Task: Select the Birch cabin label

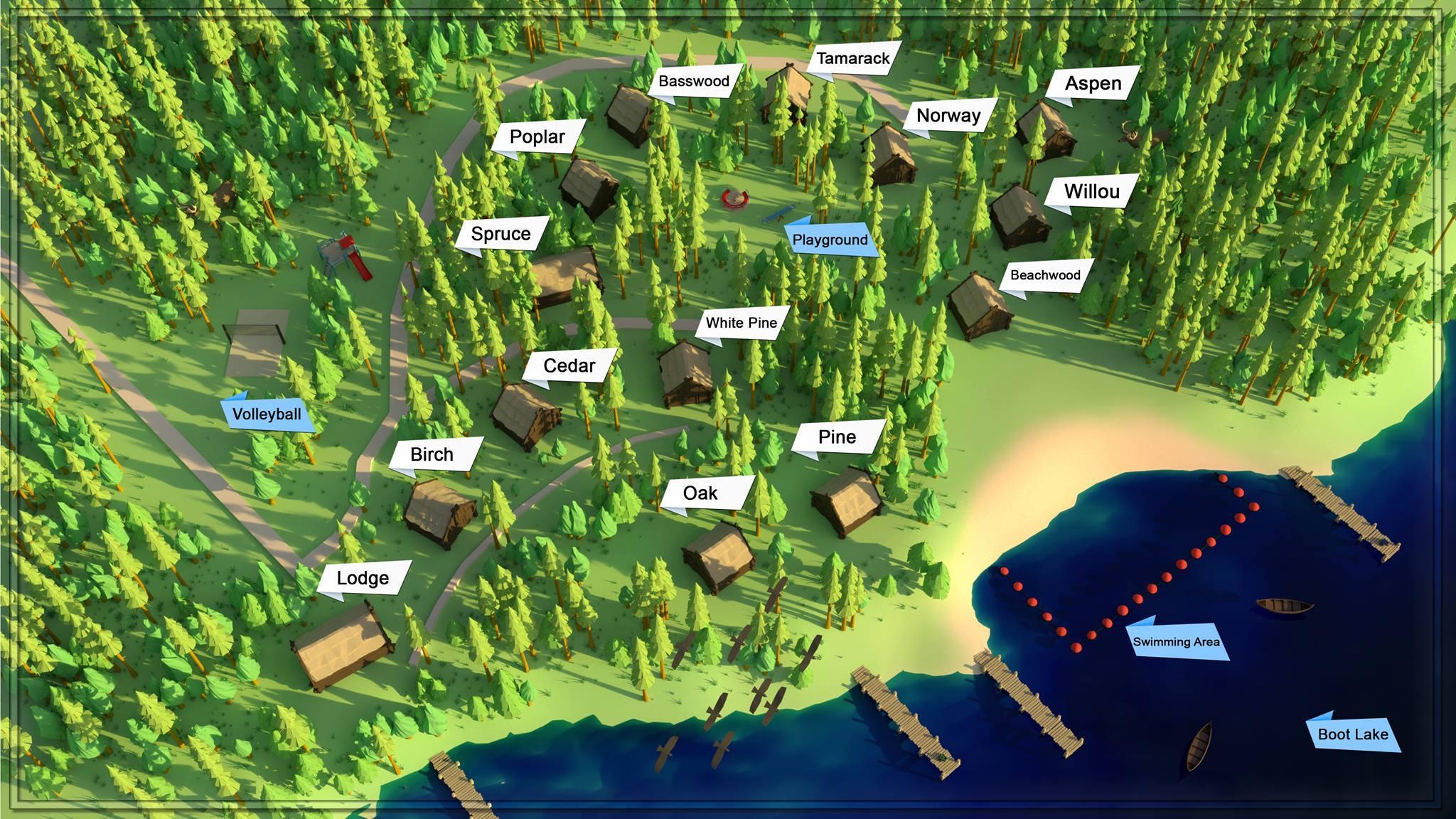Action: pos(432,455)
